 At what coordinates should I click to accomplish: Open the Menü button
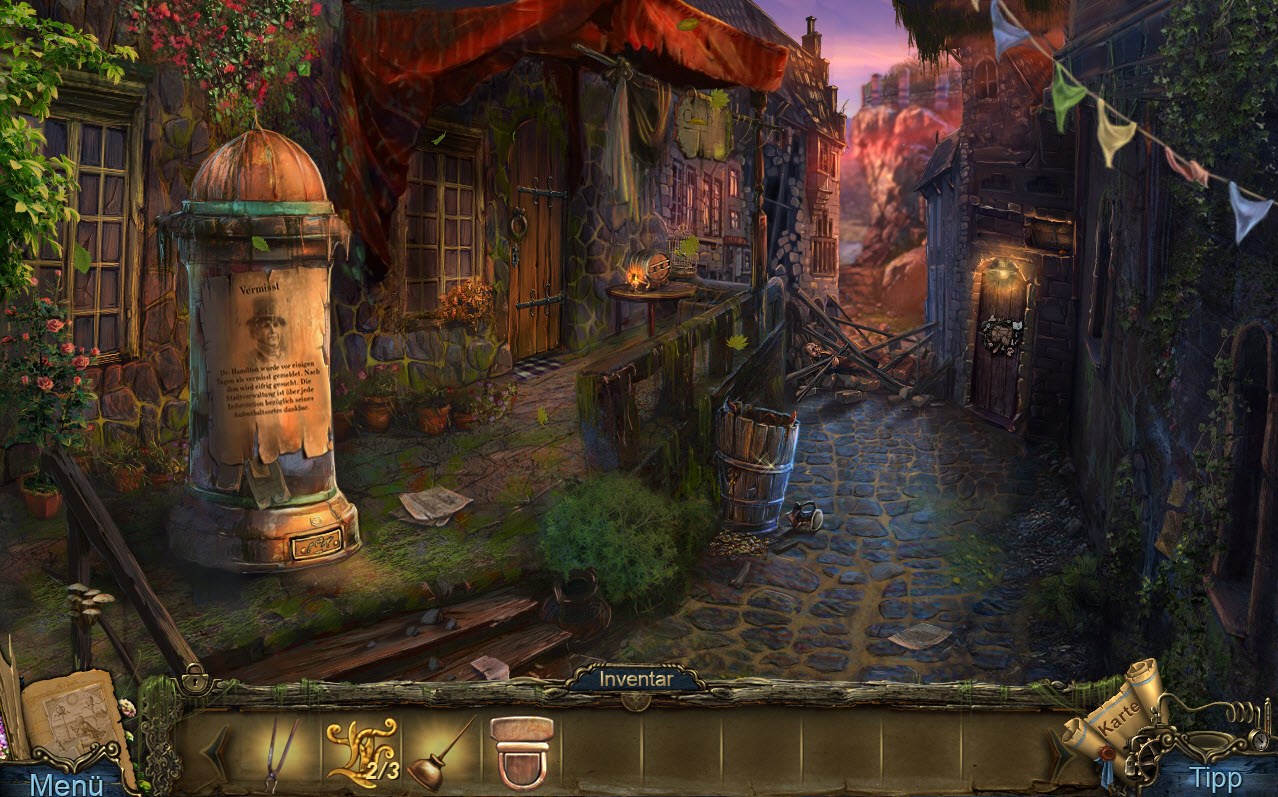pyautogui.click(x=66, y=783)
